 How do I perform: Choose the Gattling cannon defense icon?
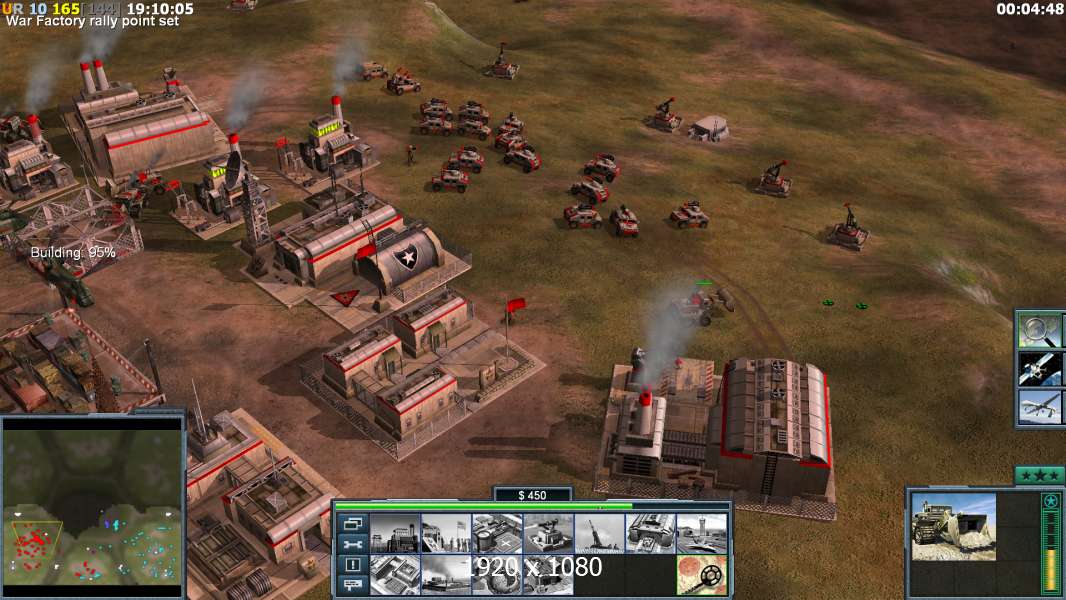pos(598,534)
